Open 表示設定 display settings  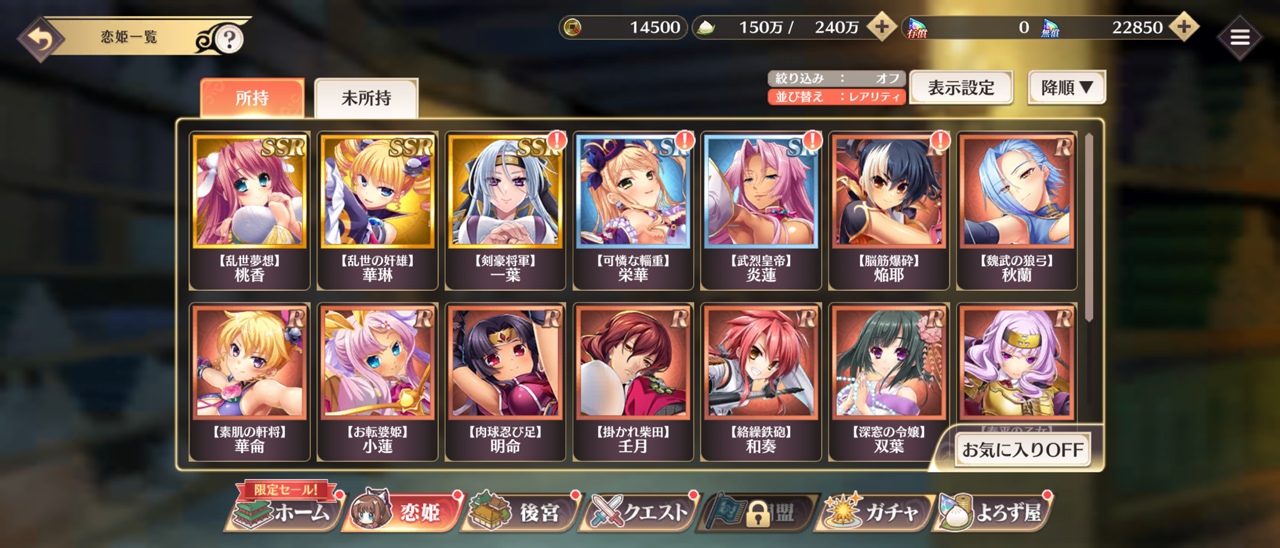coord(961,88)
